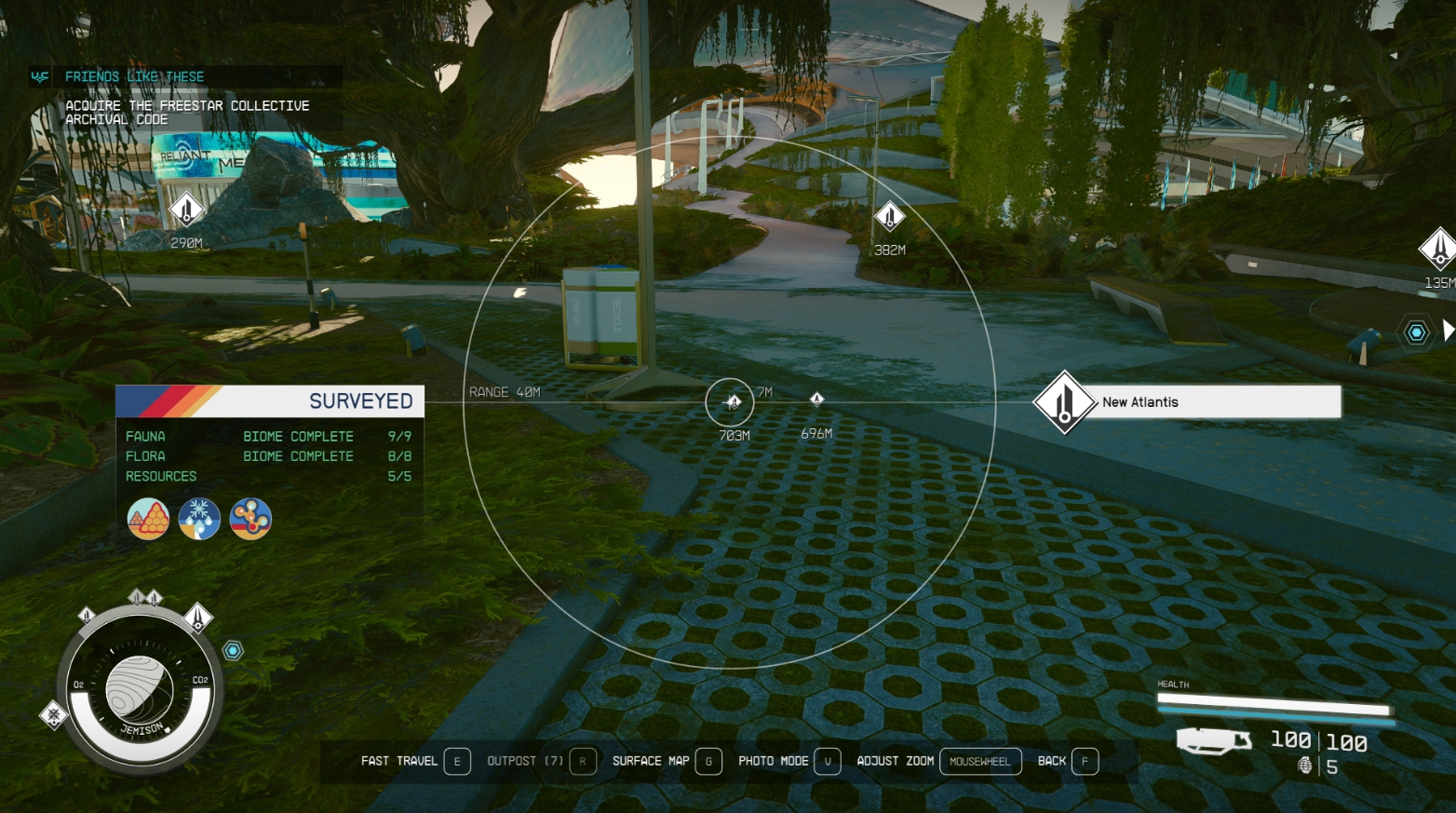
Task: Open the Surveyed panel header
Action: pos(270,401)
